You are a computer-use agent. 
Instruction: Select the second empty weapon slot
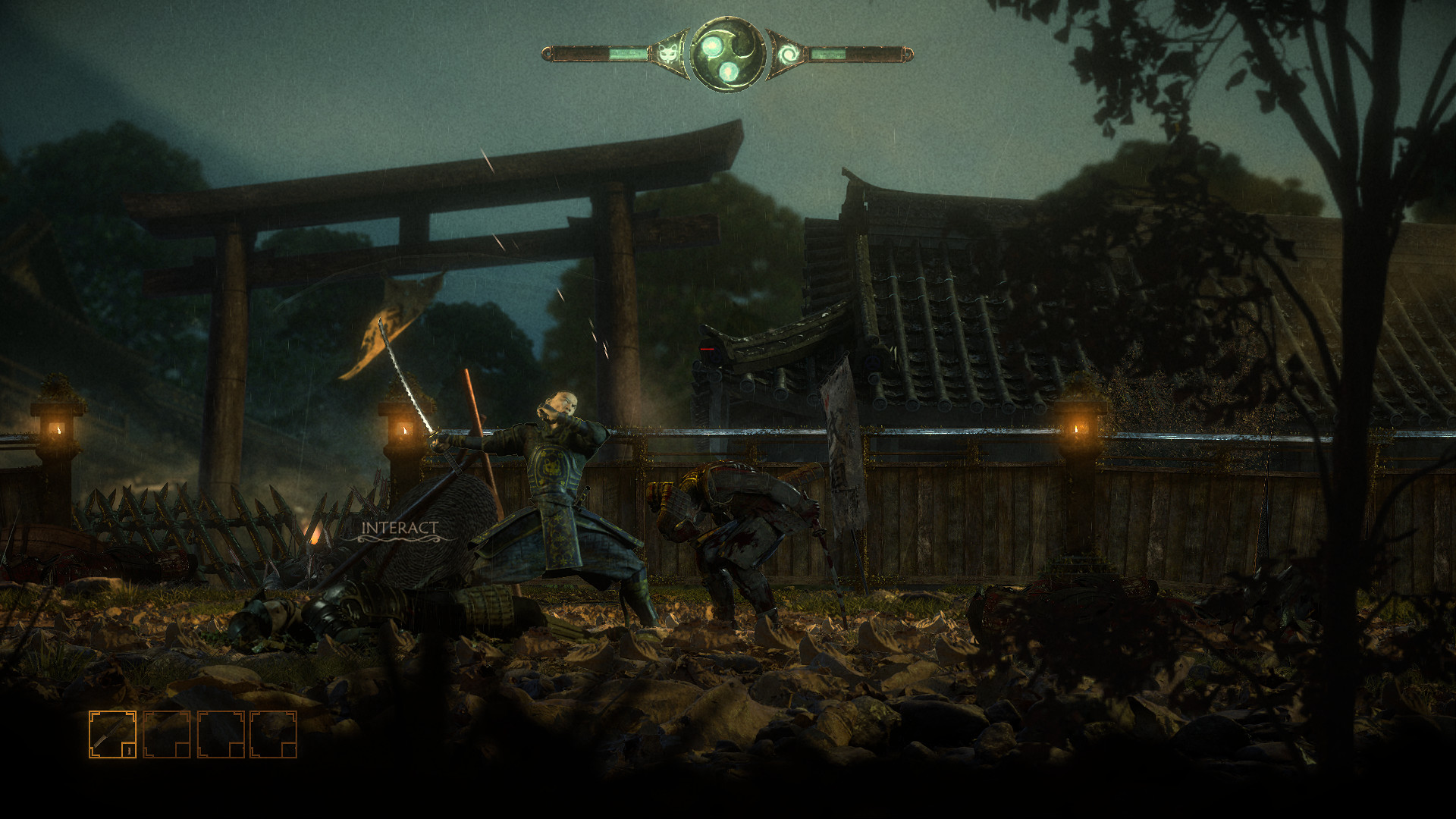coord(167,734)
